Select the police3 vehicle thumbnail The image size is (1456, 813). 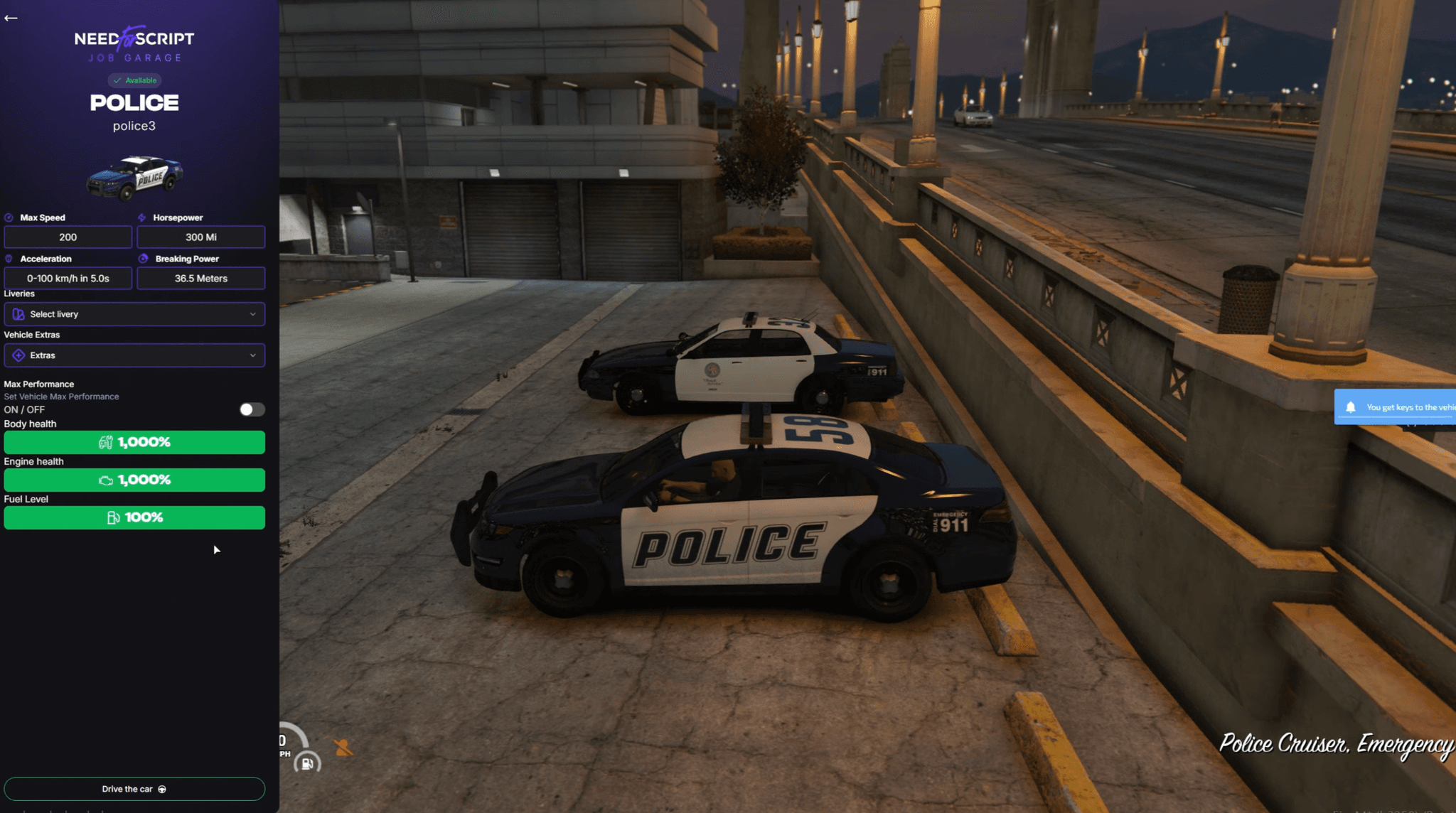coord(134,176)
